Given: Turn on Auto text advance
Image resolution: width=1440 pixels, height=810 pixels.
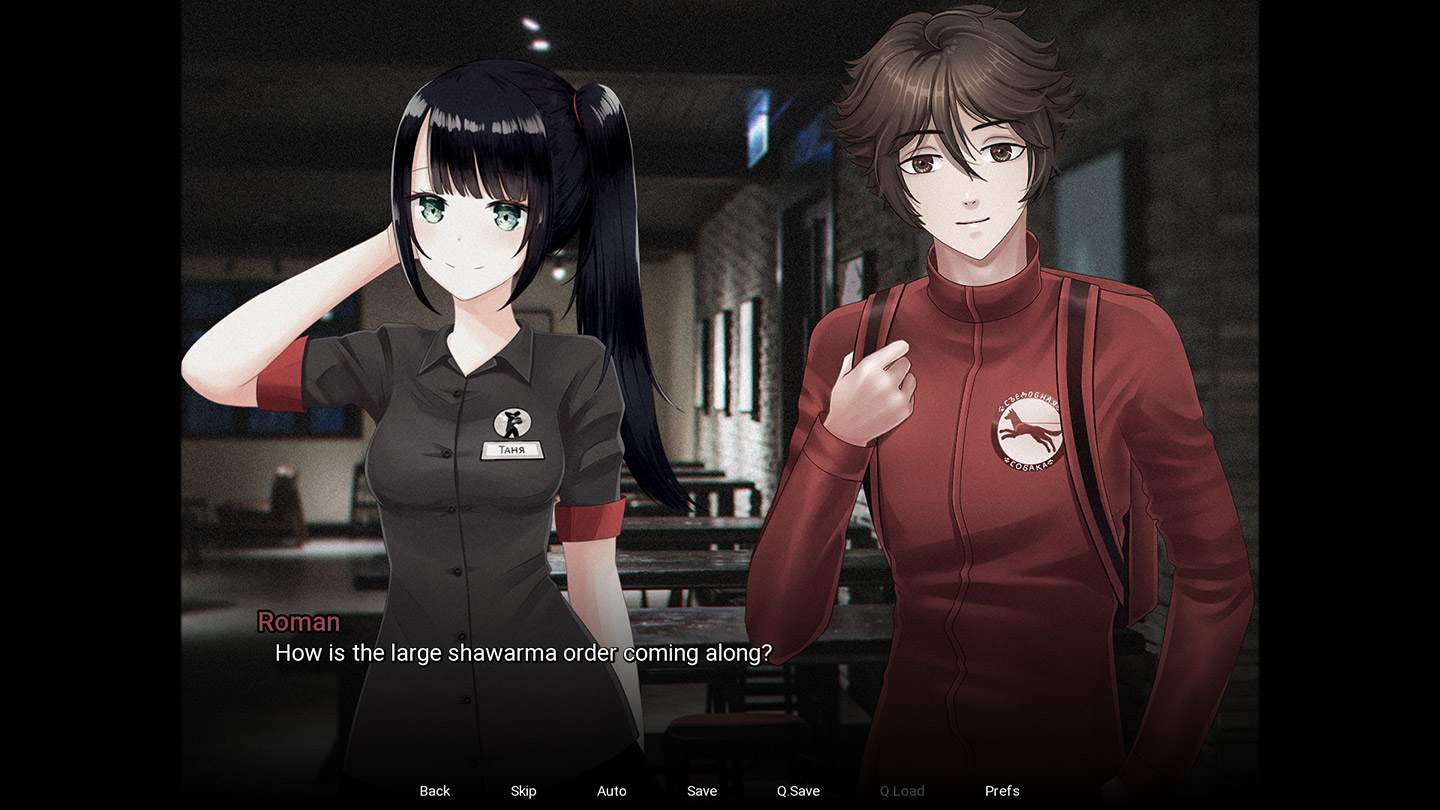Looking at the screenshot, I should [611, 790].
